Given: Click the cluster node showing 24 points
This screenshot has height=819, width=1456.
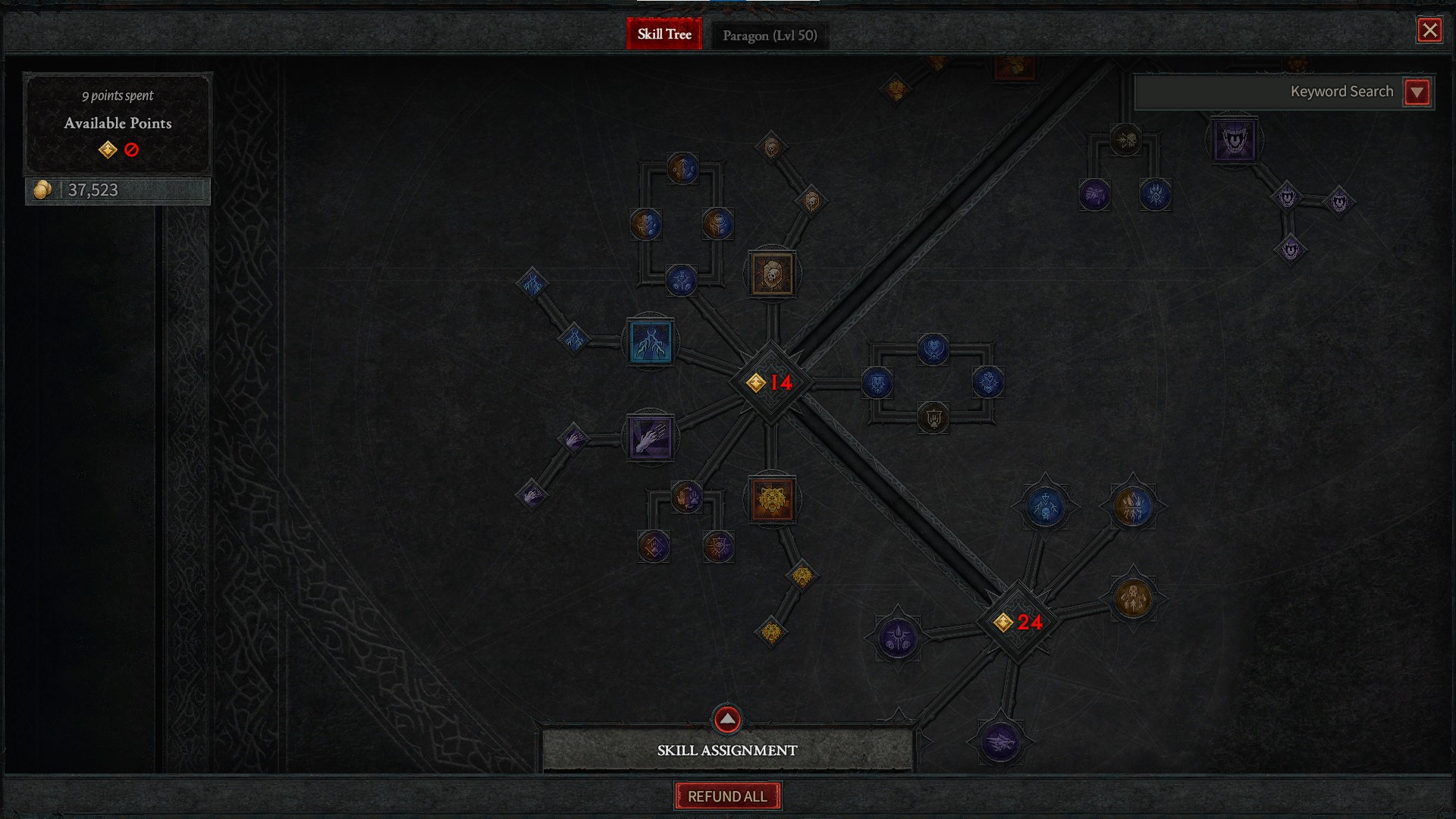Looking at the screenshot, I should coord(1018,623).
